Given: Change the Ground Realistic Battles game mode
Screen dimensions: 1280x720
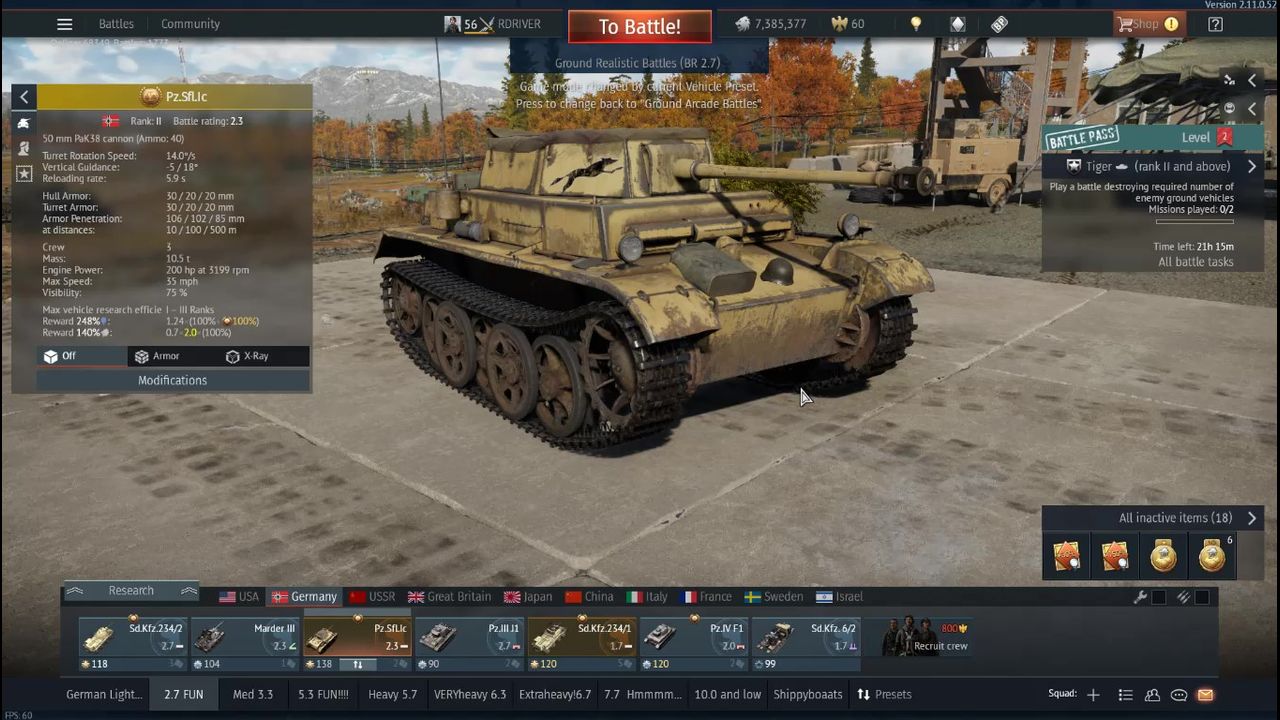Looking at the screenshot, I should [x=638, y=63].
